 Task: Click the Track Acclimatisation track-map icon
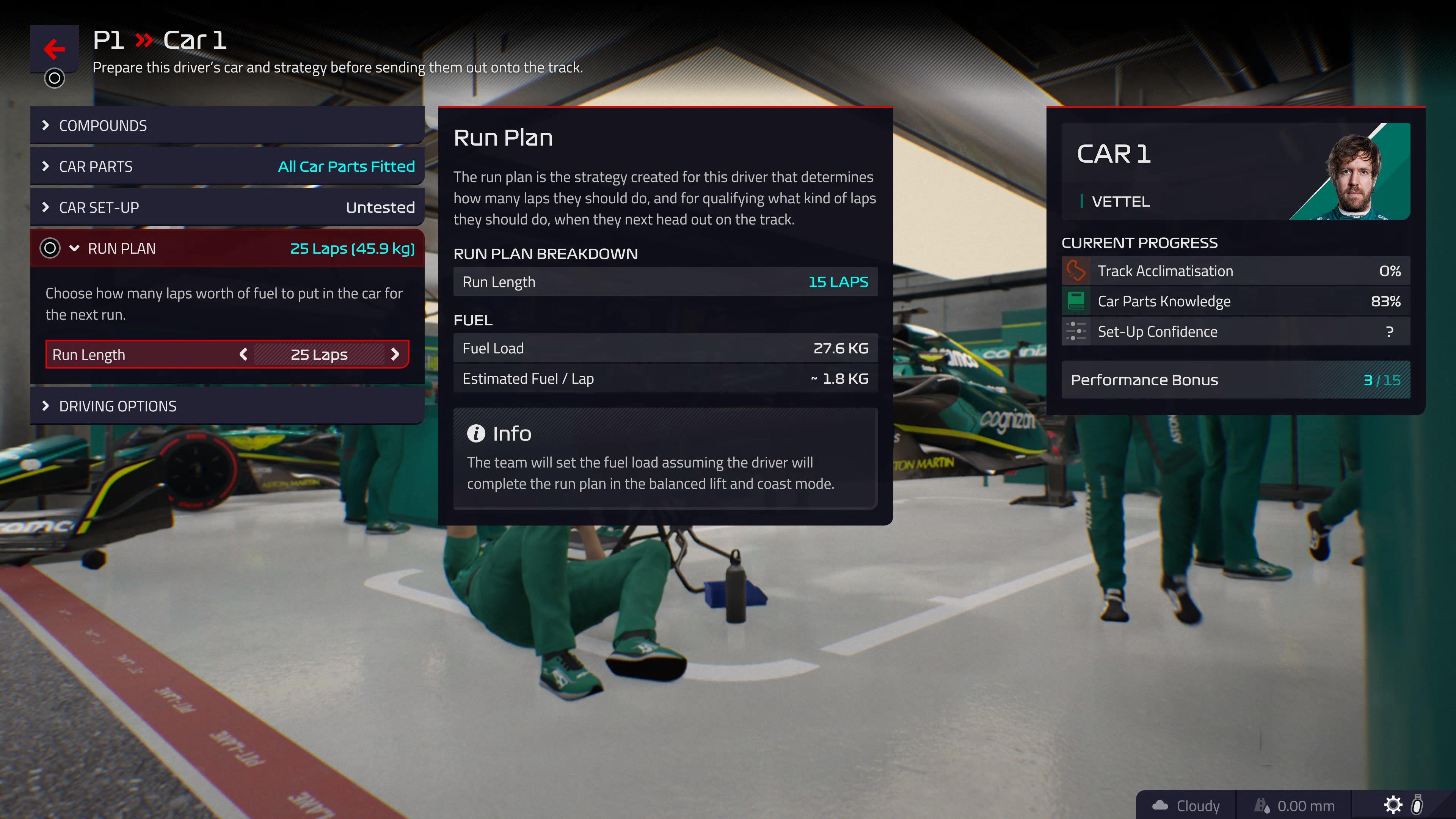click(1076, 271)
